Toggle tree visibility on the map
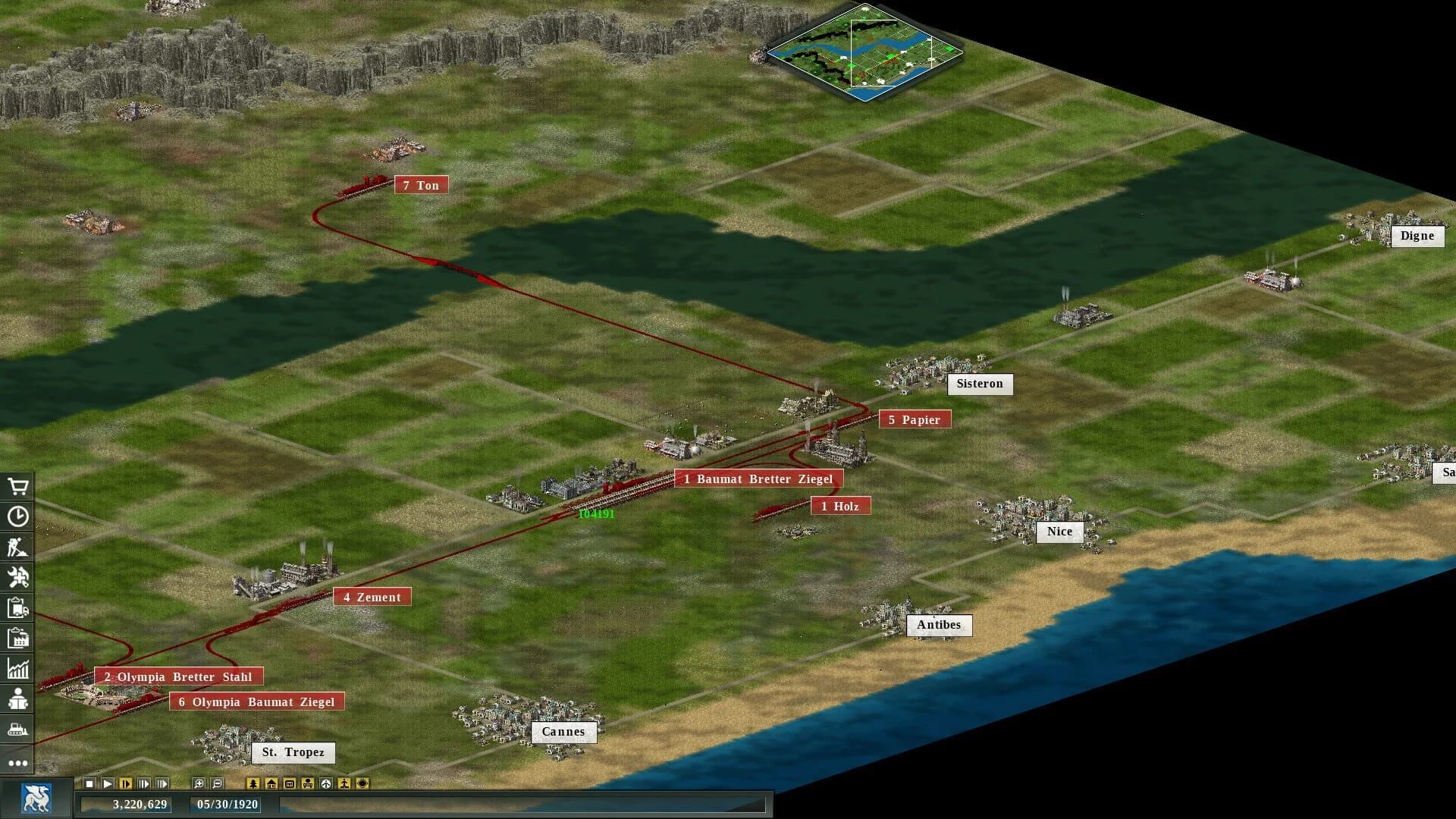The width and height of the screenshot is (1456, 819). [253, 783]
